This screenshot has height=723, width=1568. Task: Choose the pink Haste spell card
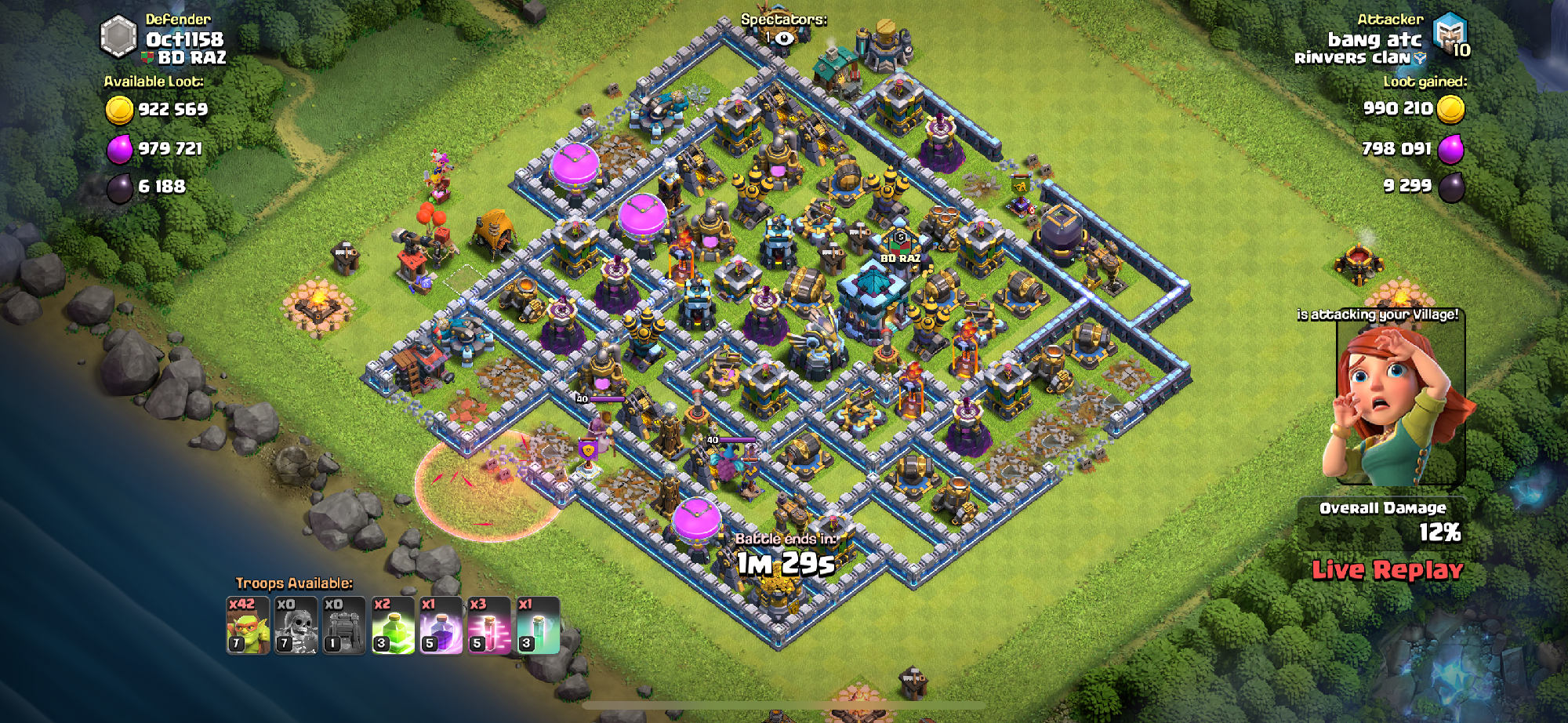[489, 626]
